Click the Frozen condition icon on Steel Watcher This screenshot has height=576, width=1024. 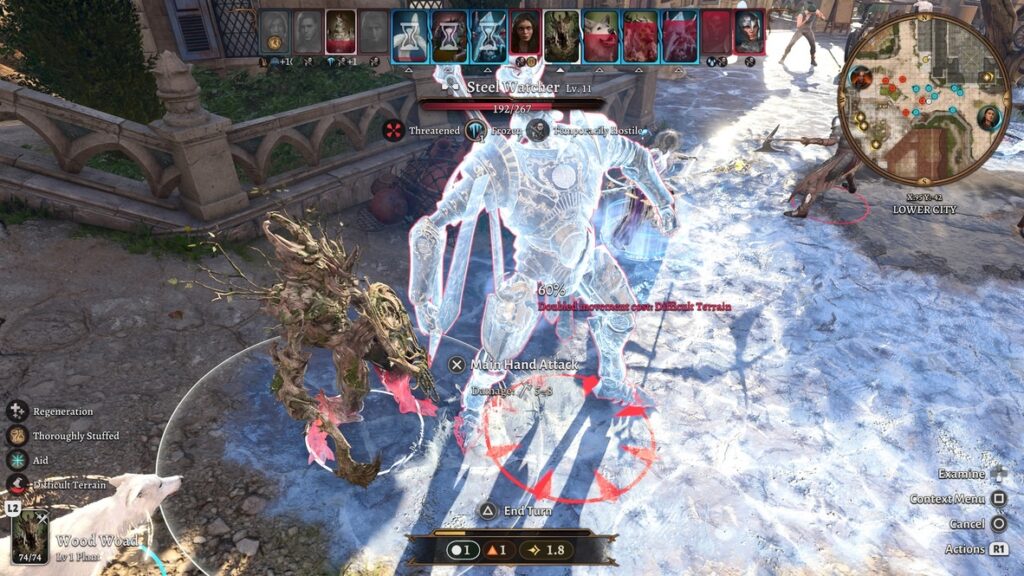pyautogui.click(x=474, y=130)
